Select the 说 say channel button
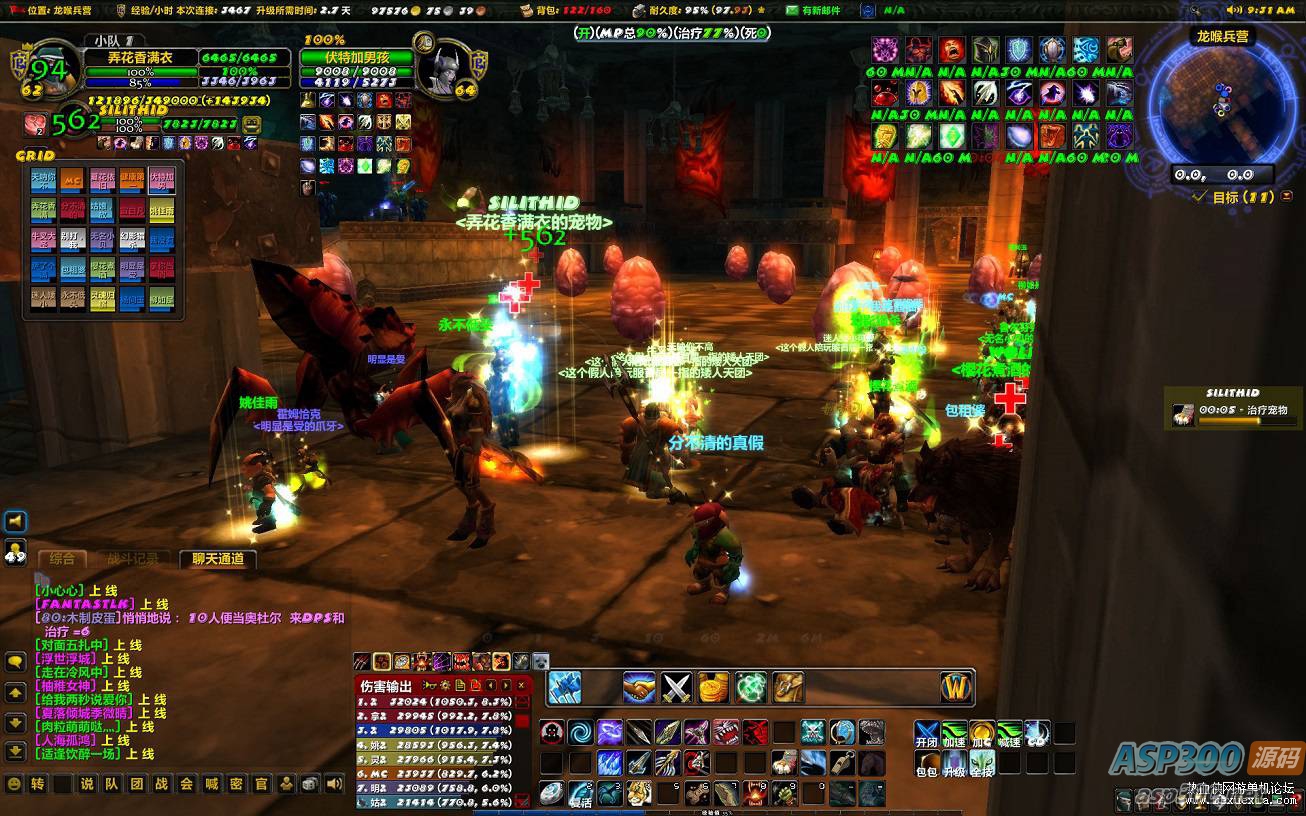 [86, 784]
